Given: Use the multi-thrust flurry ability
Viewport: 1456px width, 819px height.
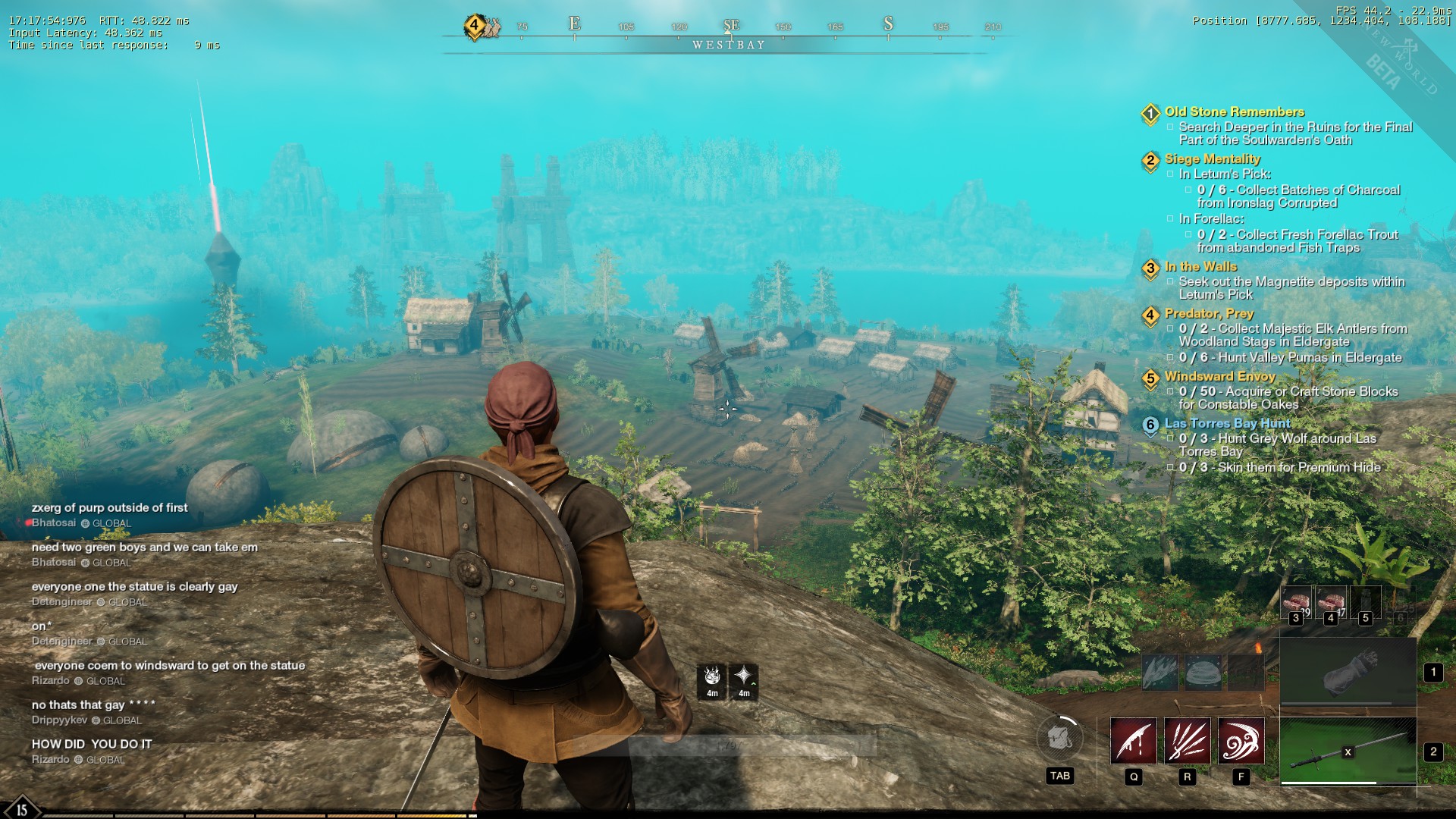Looking at the screenshot, I should pos(1187,741).
